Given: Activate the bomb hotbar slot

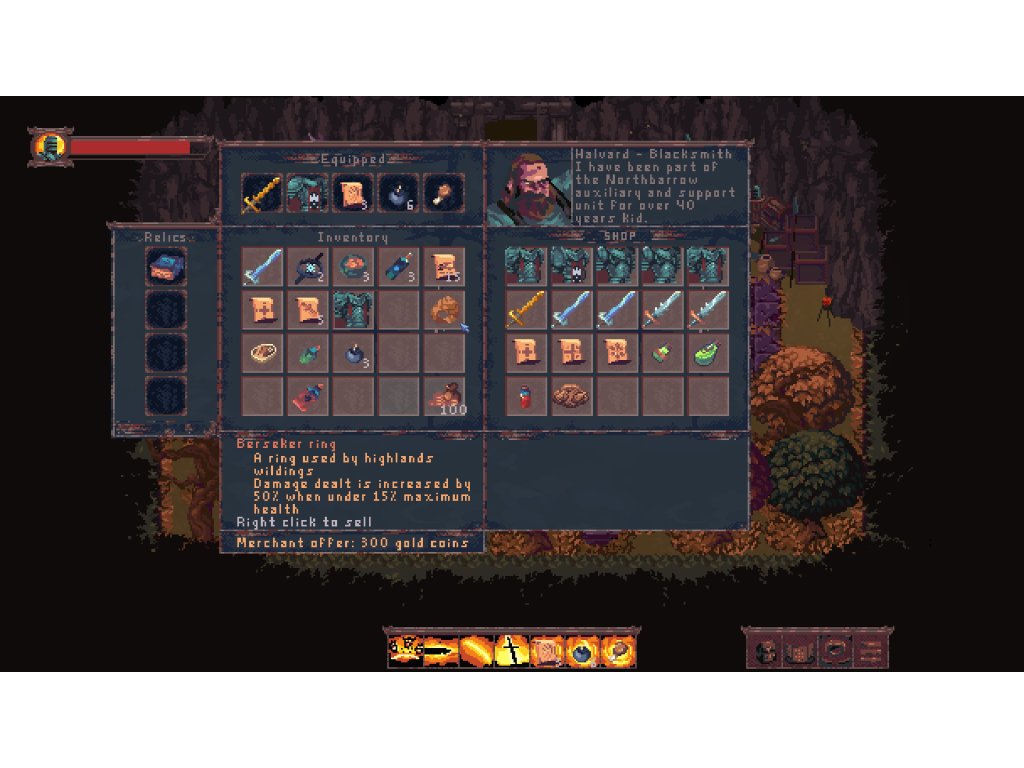Looking at the screenshot, I should click(582, 651).
